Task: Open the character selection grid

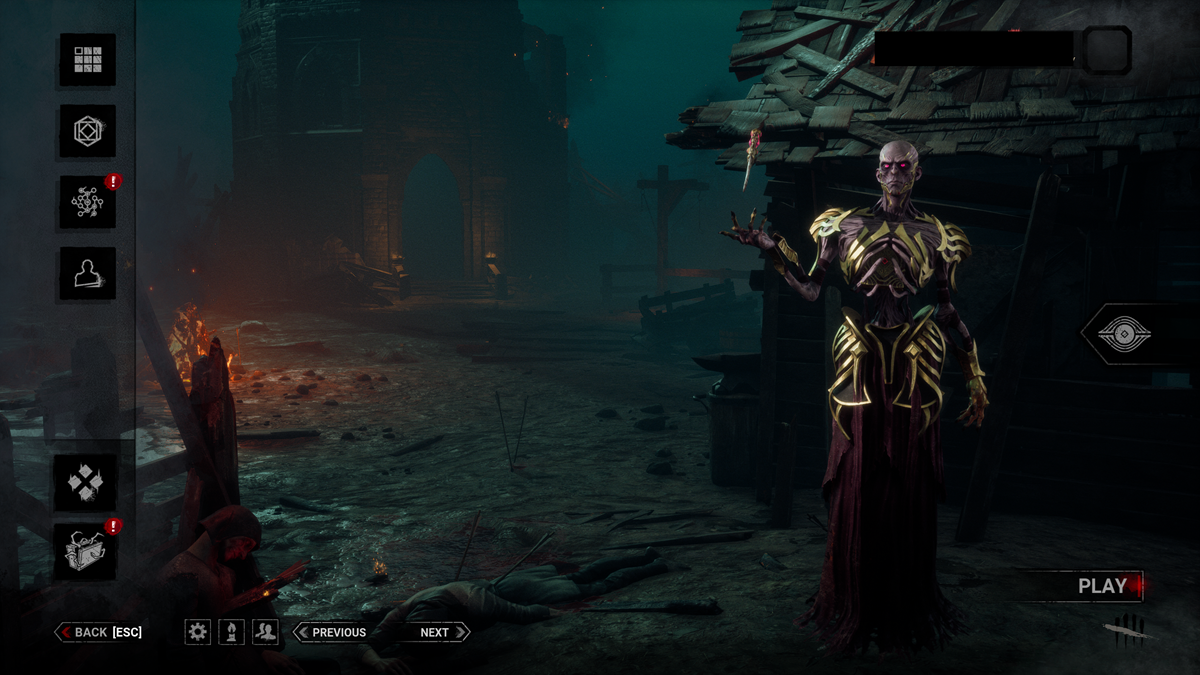Action: tap(87, 60)
